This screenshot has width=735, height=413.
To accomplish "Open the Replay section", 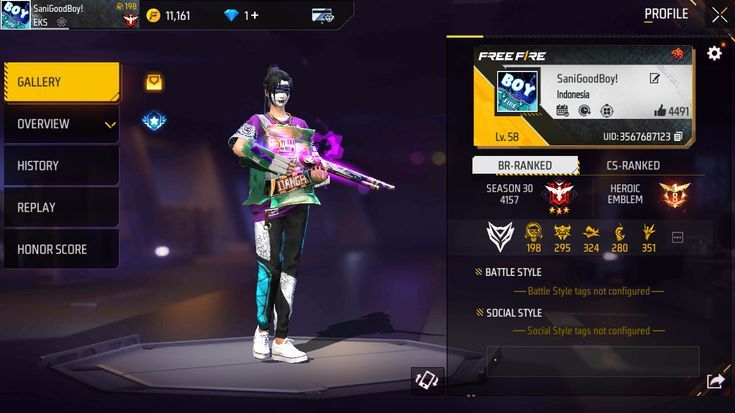I will [x=62, y=208].
